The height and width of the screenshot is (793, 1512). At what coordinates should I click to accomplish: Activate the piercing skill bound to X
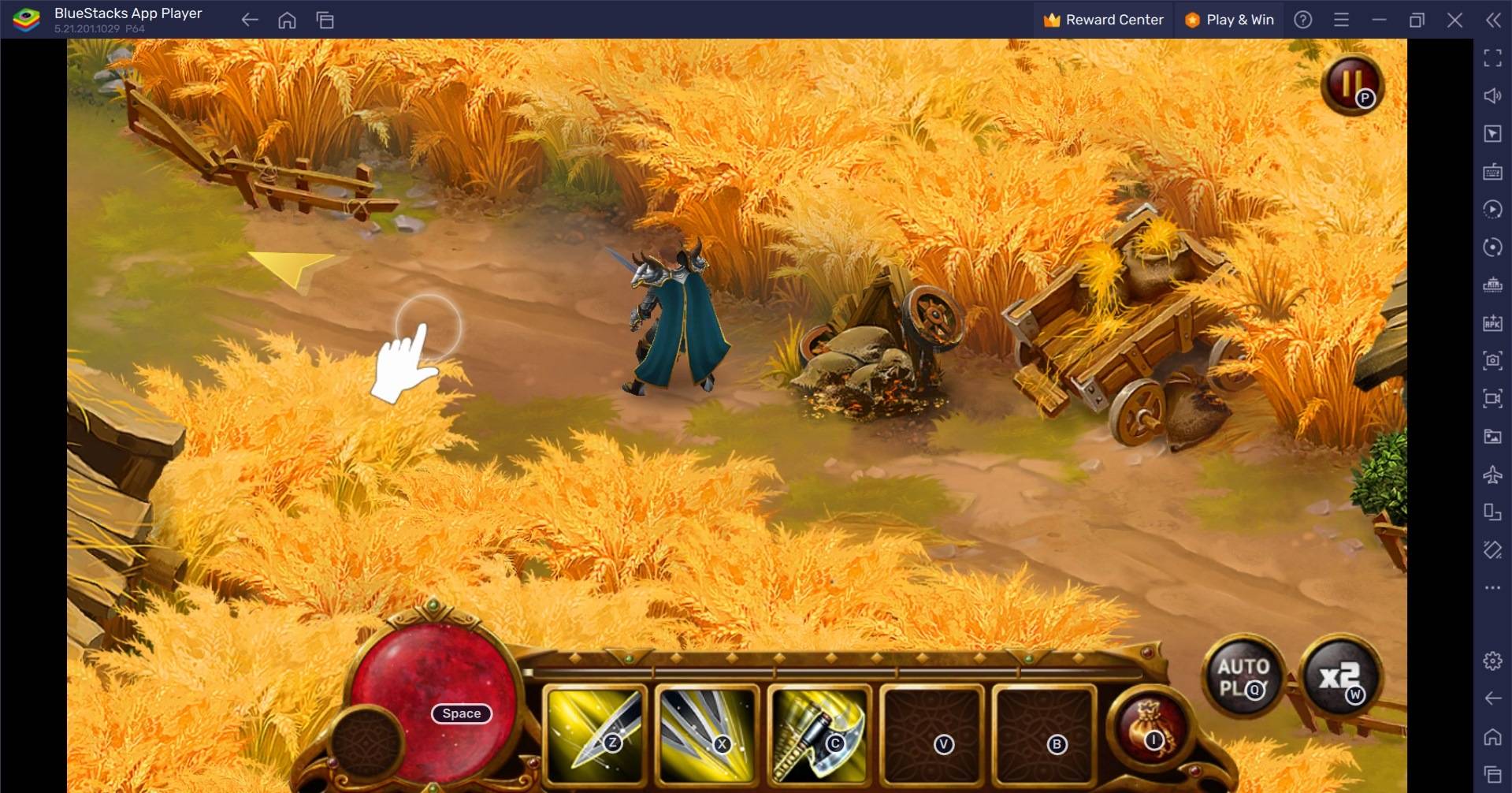(x=708, y=736)
